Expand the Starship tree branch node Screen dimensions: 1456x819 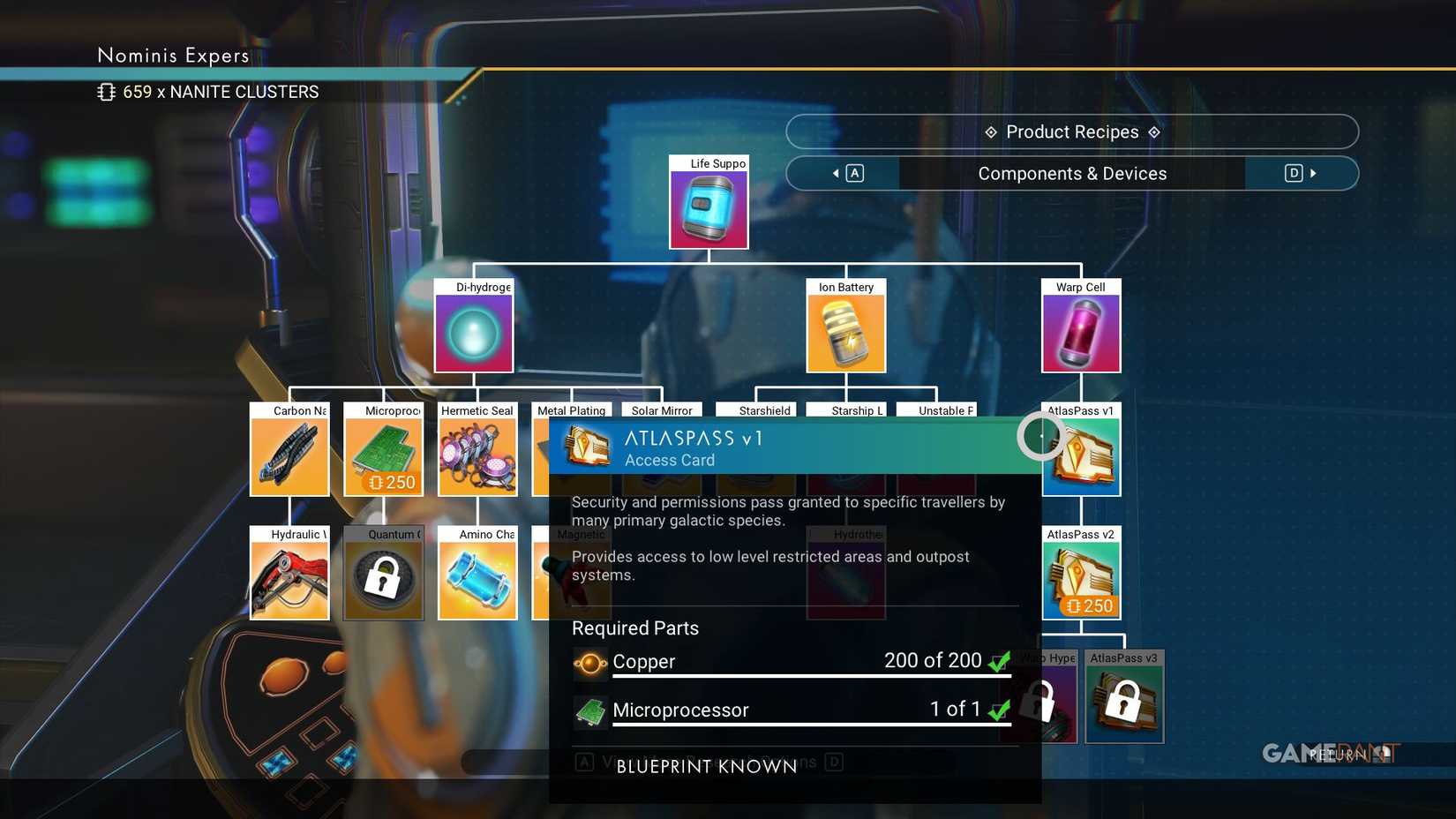coord(844,410)
